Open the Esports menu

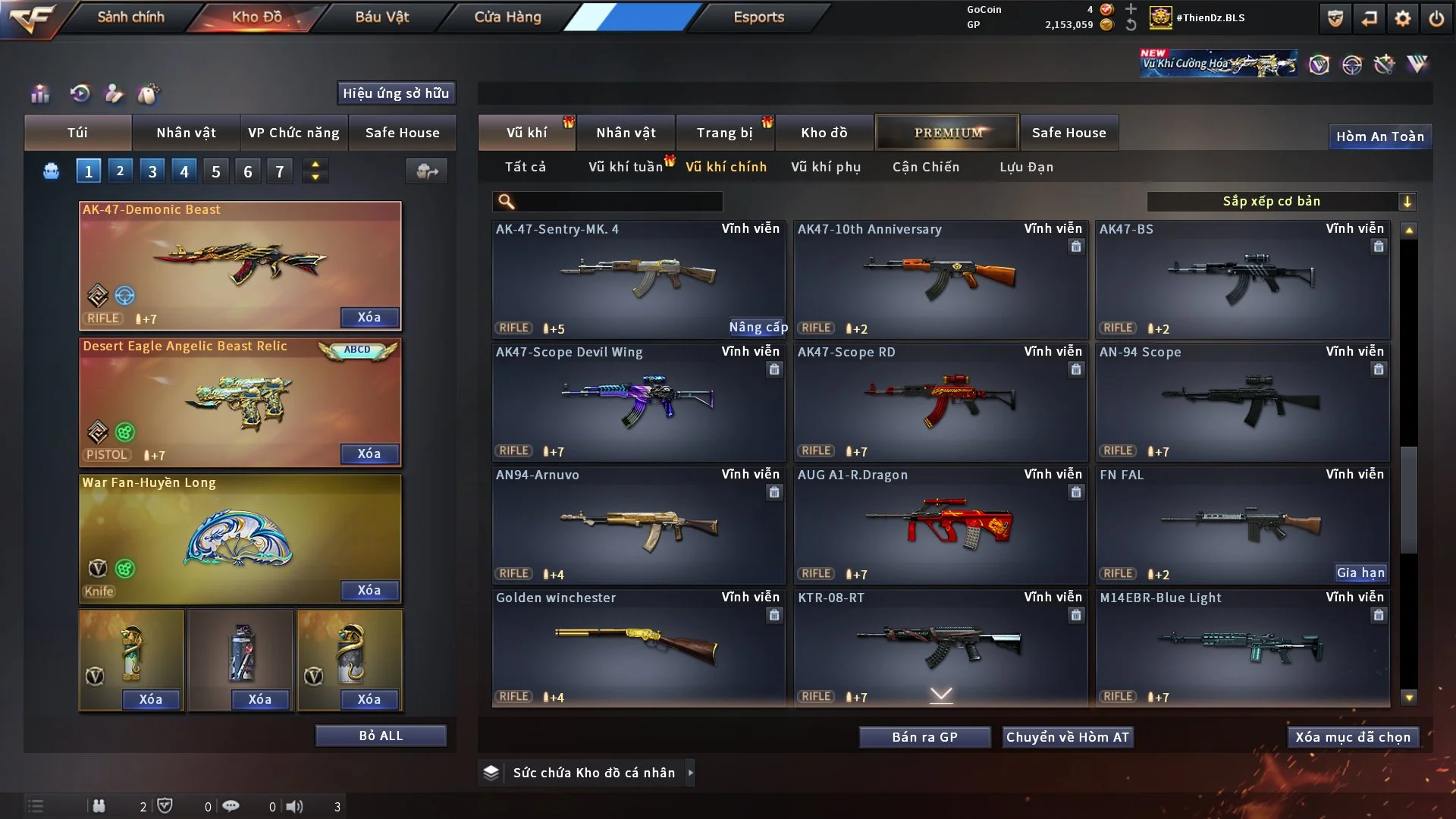click(758, 17)
